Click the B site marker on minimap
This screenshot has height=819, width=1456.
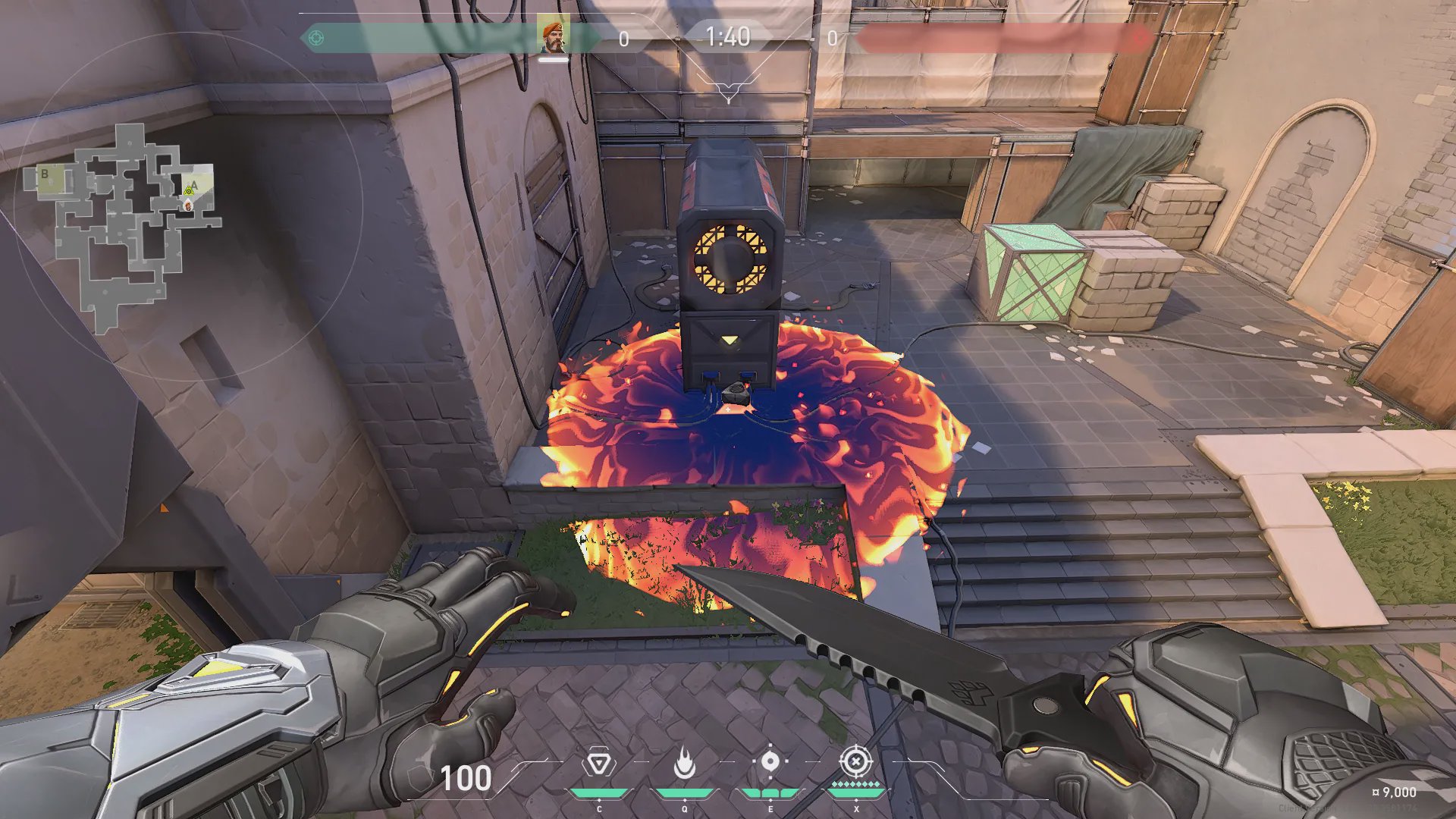45,174
